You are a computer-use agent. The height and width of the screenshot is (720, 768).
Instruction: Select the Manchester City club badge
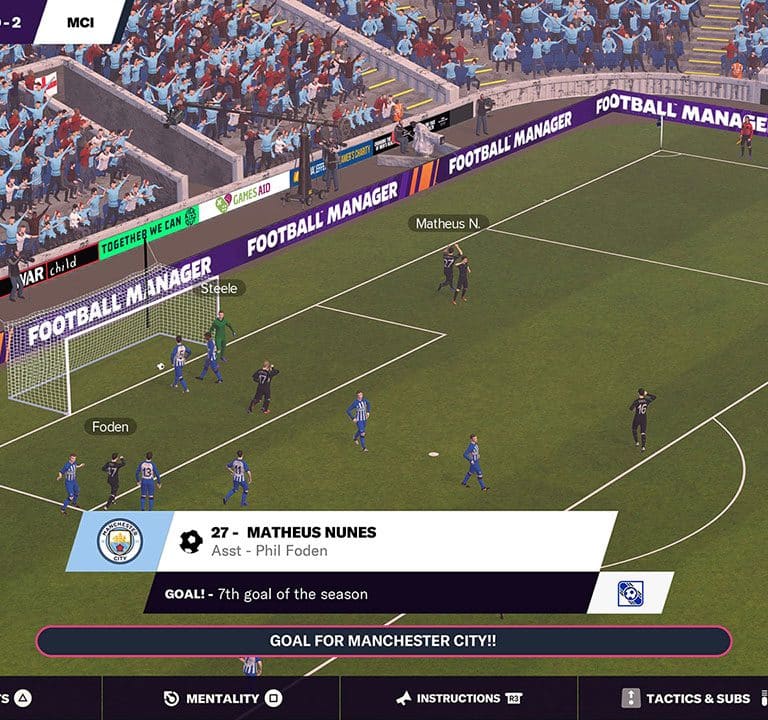120,542
